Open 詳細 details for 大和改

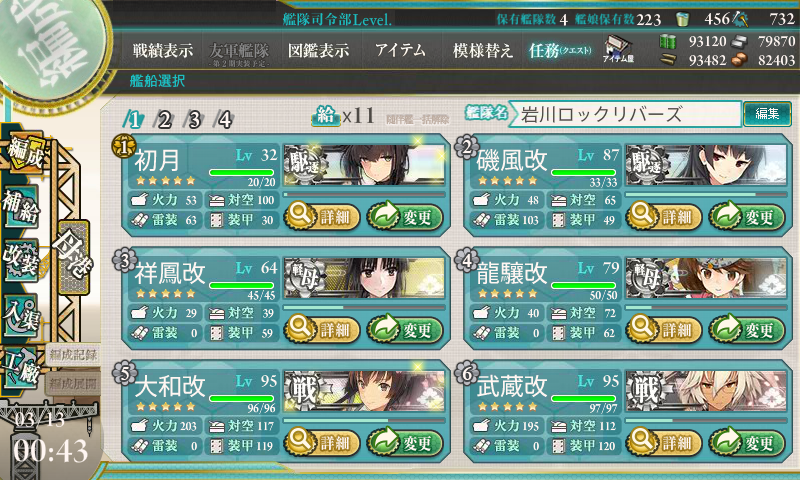(x=320, y=442)
